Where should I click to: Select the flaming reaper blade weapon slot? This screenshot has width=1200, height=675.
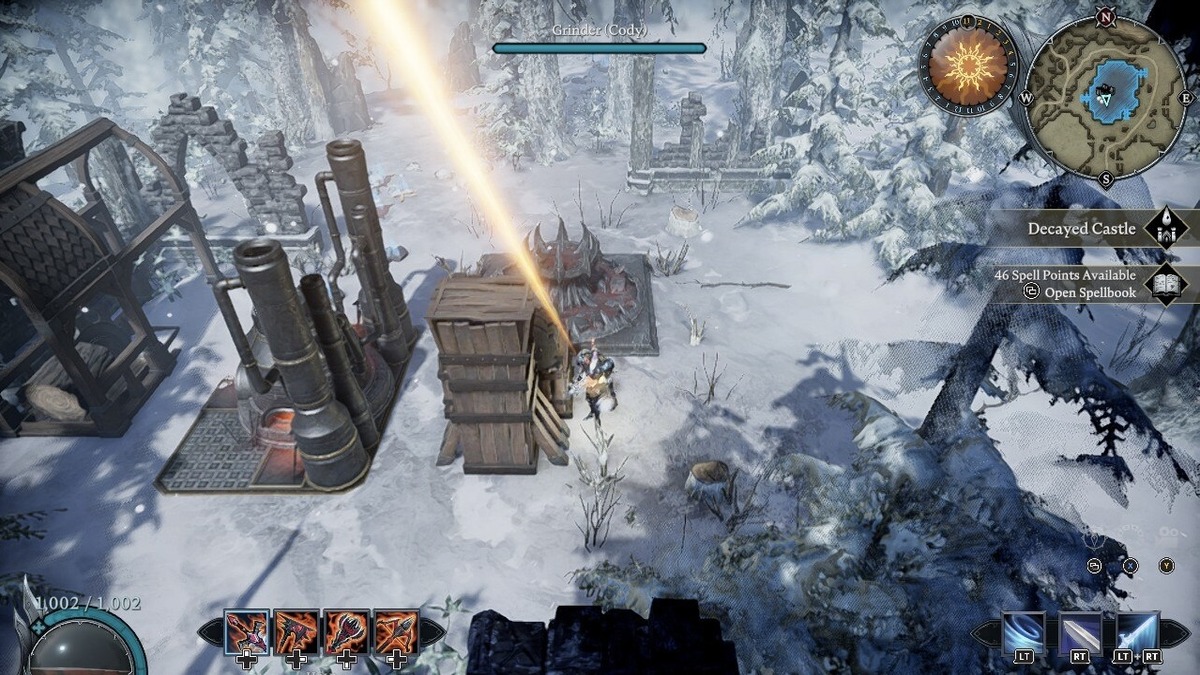tap(296, 632)
